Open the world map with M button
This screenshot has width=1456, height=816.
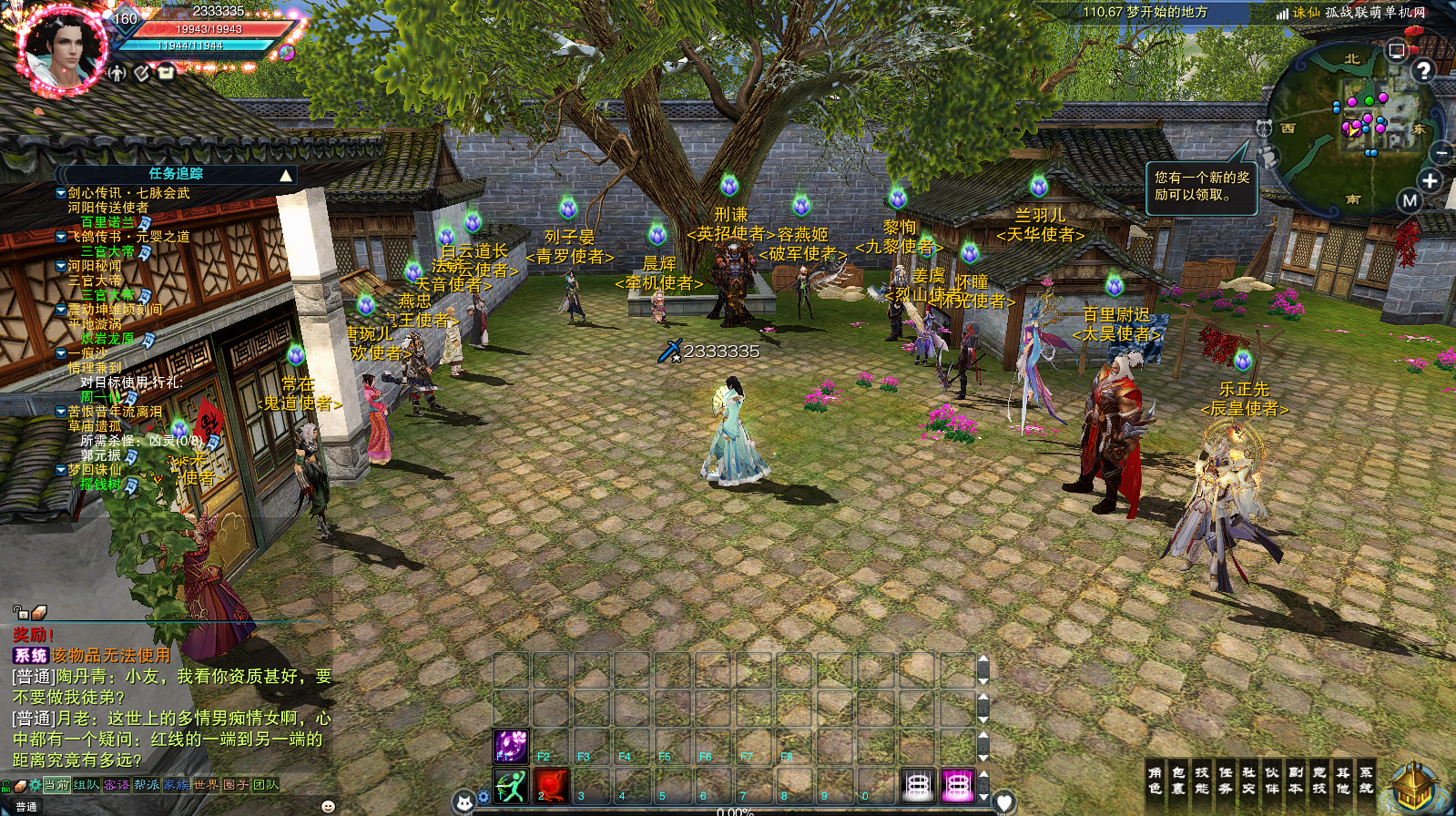click(1410, 200)
